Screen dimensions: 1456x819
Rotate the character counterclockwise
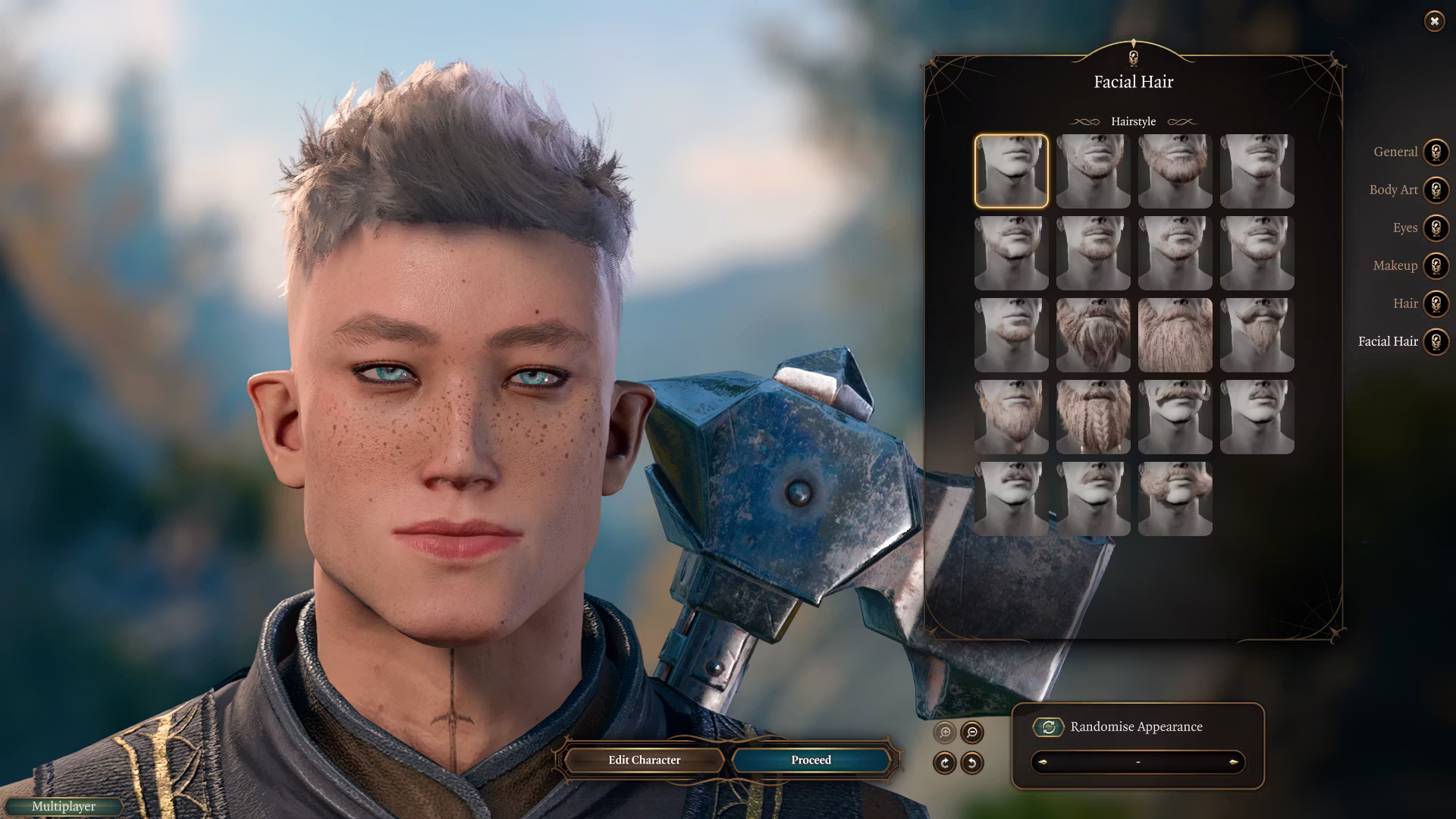tap(971, 764)
